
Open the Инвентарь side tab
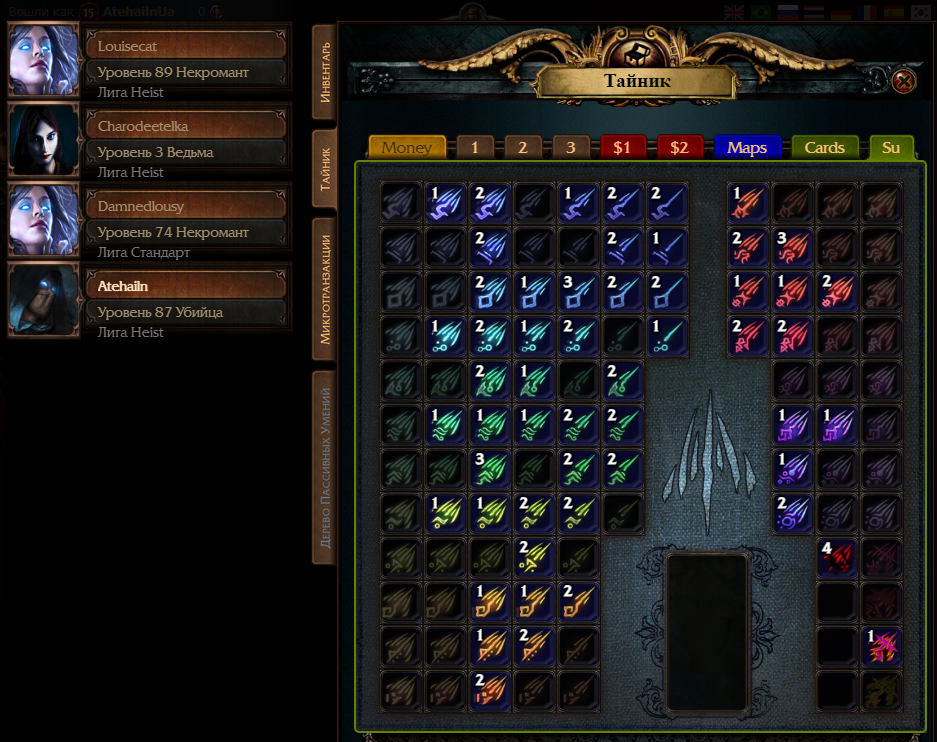pos(324,73)
